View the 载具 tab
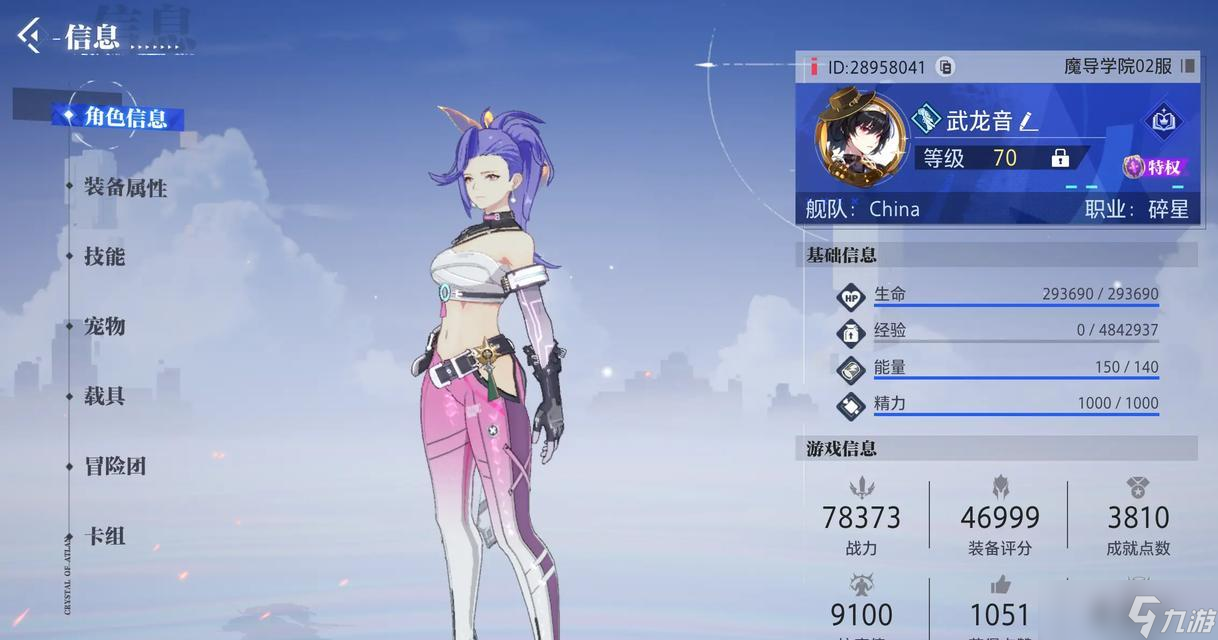Screen dimensions: 1218x640 click(x=104, y=396)
